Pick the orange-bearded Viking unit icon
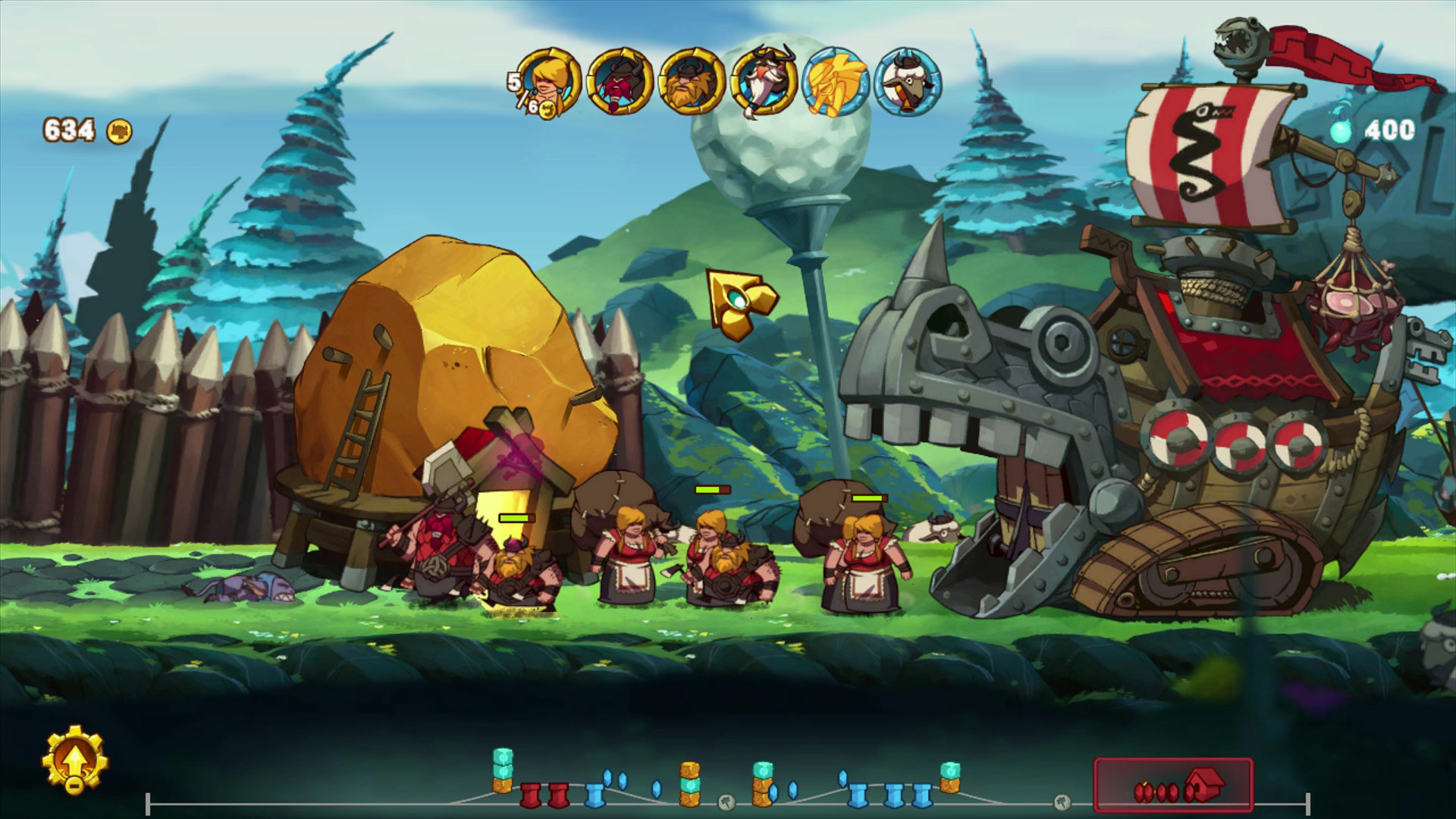Screen dimensions: 1456x819 [x=692, y=82]
